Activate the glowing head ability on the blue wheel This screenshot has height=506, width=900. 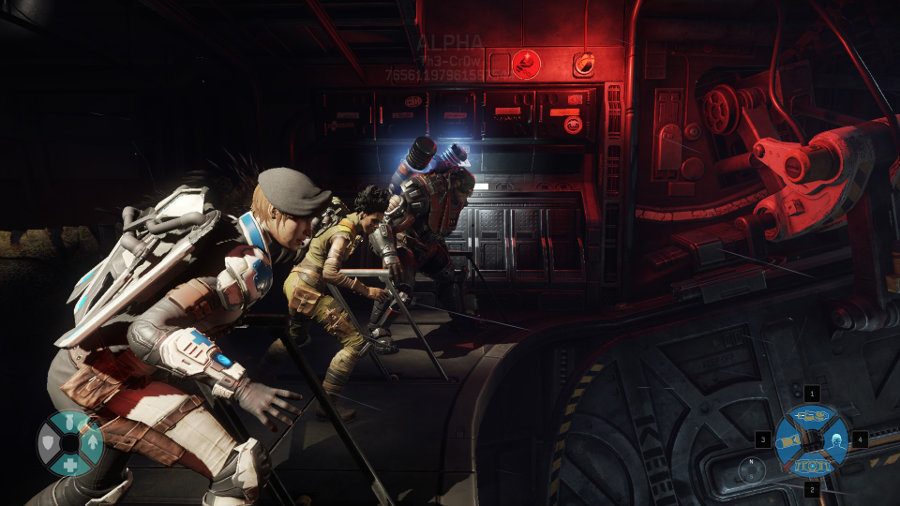pos(835,439)
